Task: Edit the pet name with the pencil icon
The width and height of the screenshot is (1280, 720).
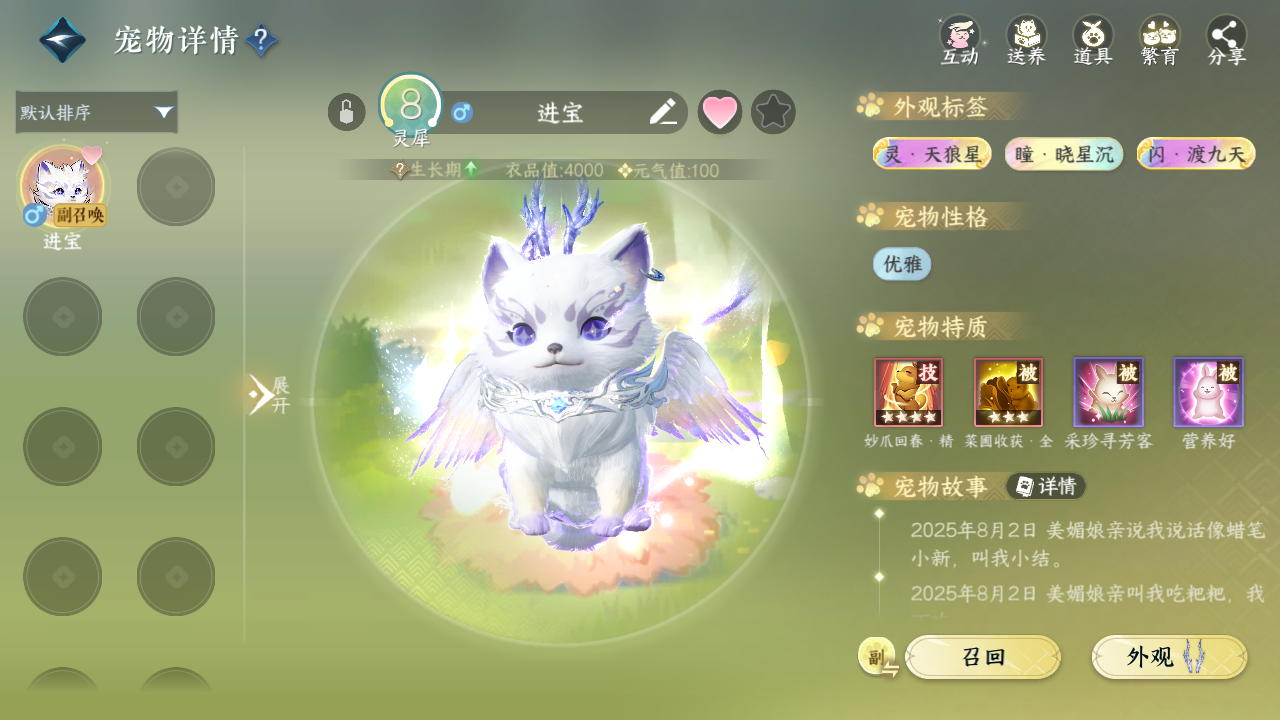Action: tap(662, 112)
